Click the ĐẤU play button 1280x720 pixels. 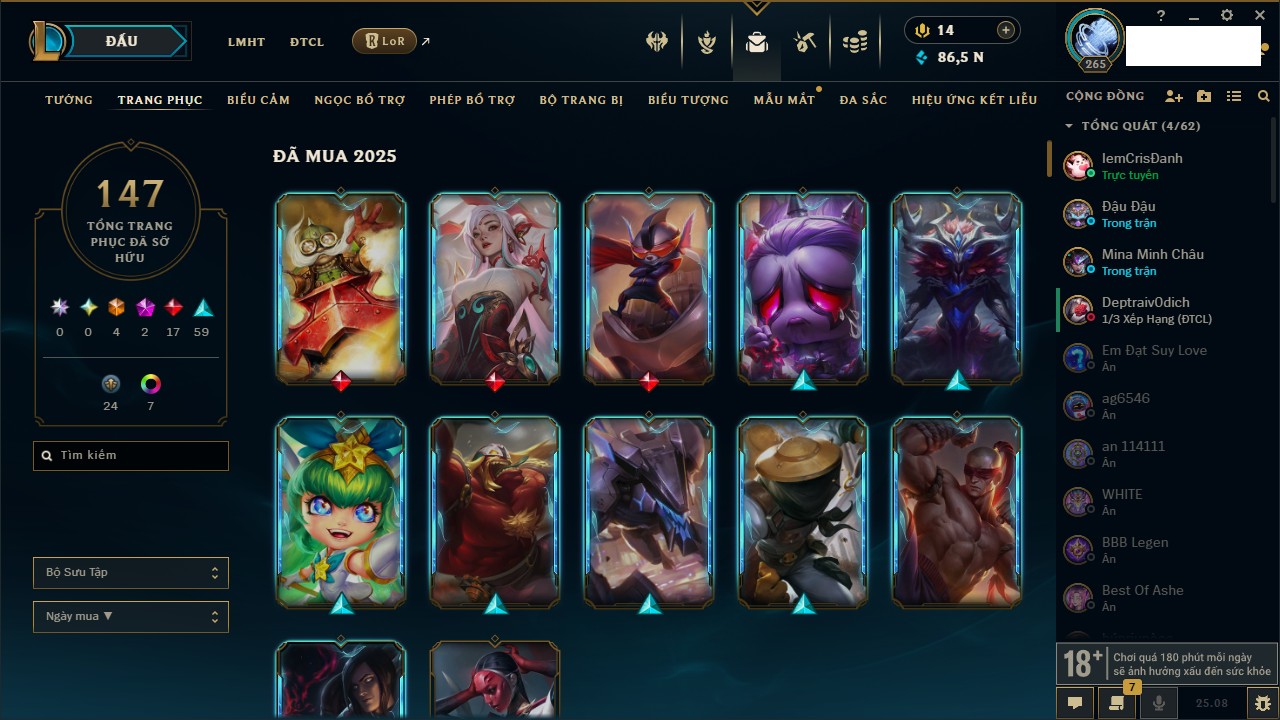click(x=122, y=41)
